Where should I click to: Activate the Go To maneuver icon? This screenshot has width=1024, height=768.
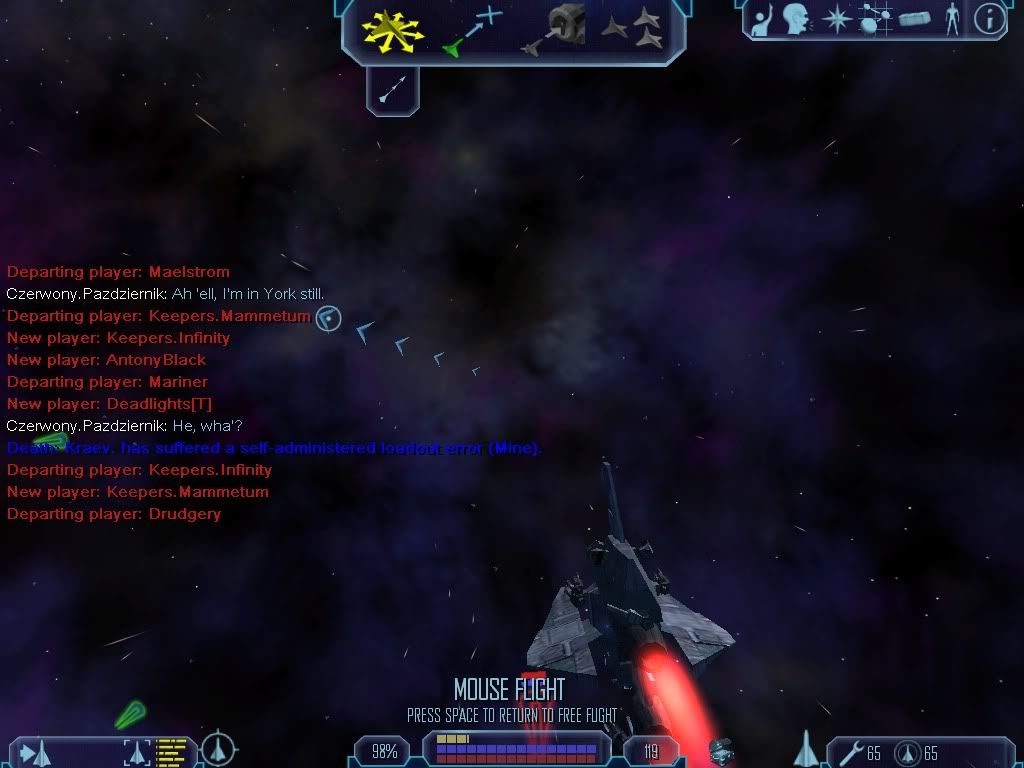tap(470, 30)
